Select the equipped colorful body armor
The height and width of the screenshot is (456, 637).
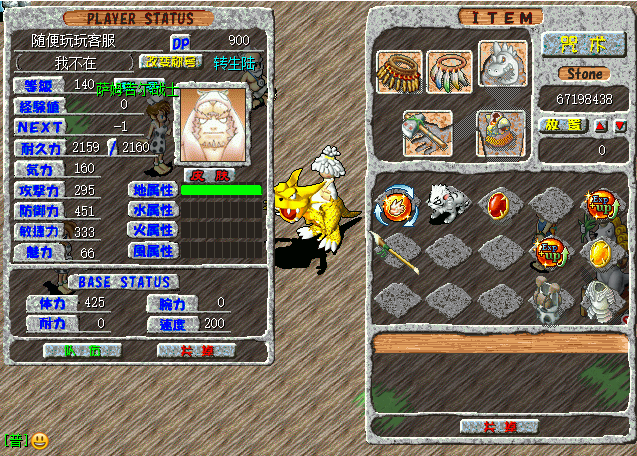click(x=501, y=131)
